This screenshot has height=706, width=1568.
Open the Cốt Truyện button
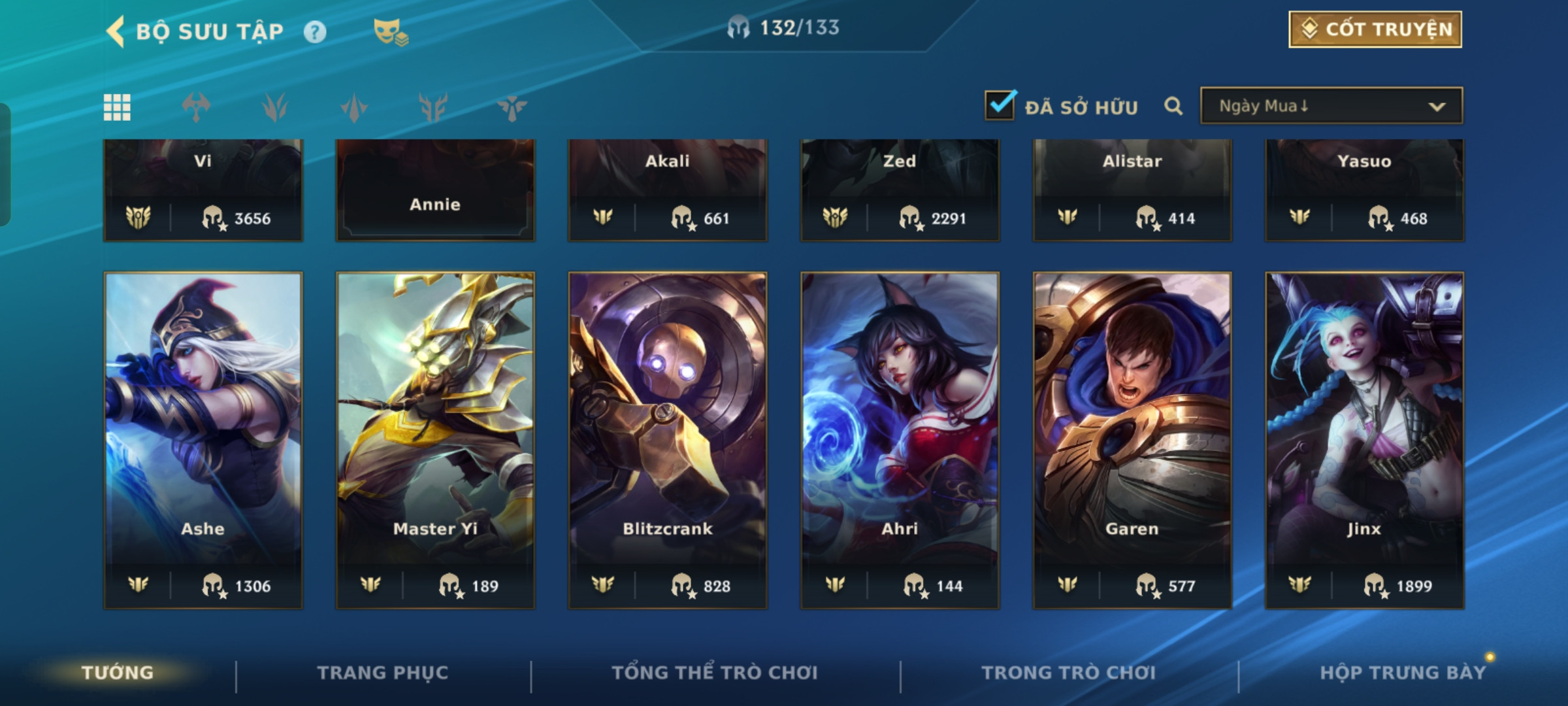[x=1375, y=29]
